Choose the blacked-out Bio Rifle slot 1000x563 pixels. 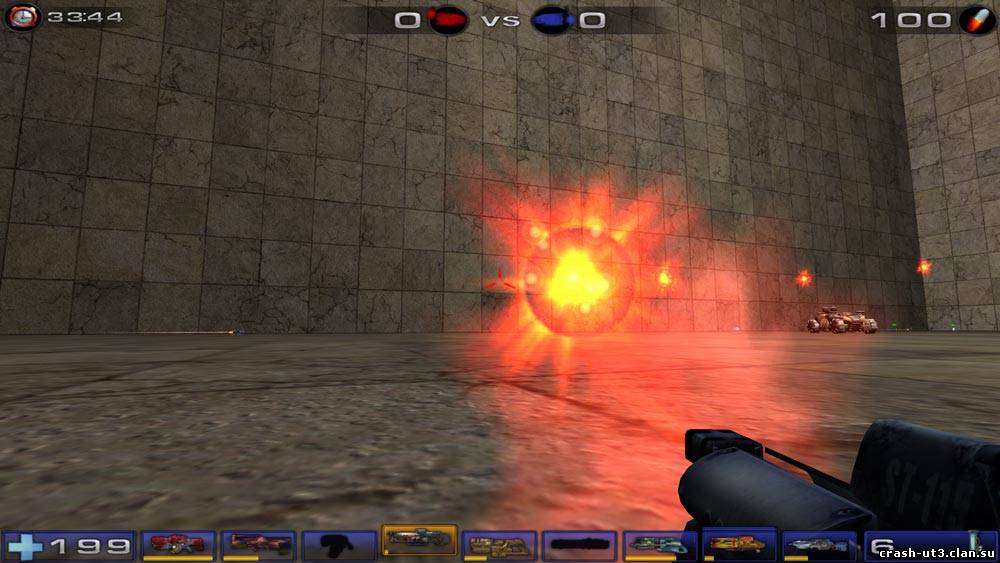click(x=339, y=544)
